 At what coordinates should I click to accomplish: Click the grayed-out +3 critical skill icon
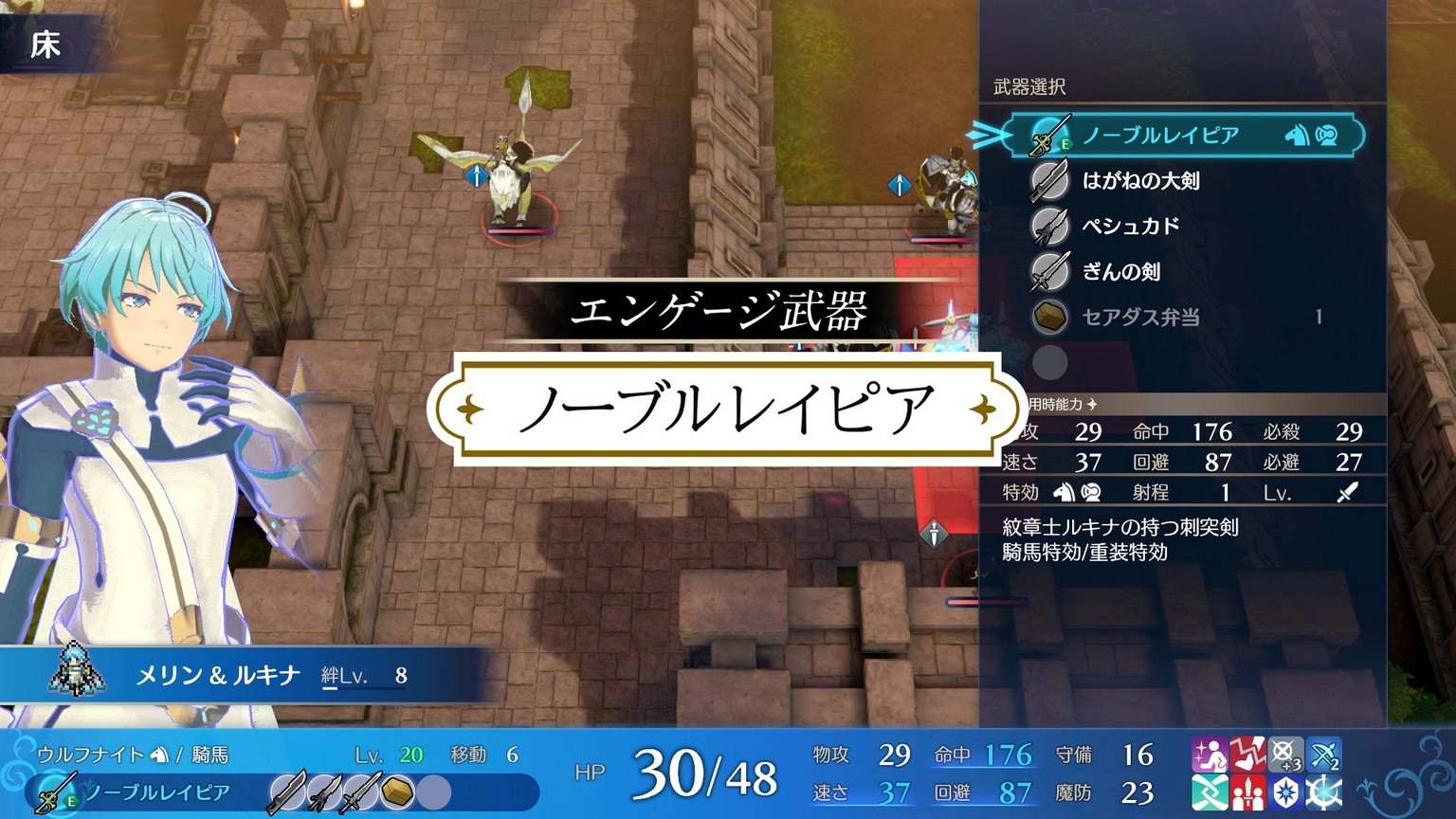(x=1286, y=754)
